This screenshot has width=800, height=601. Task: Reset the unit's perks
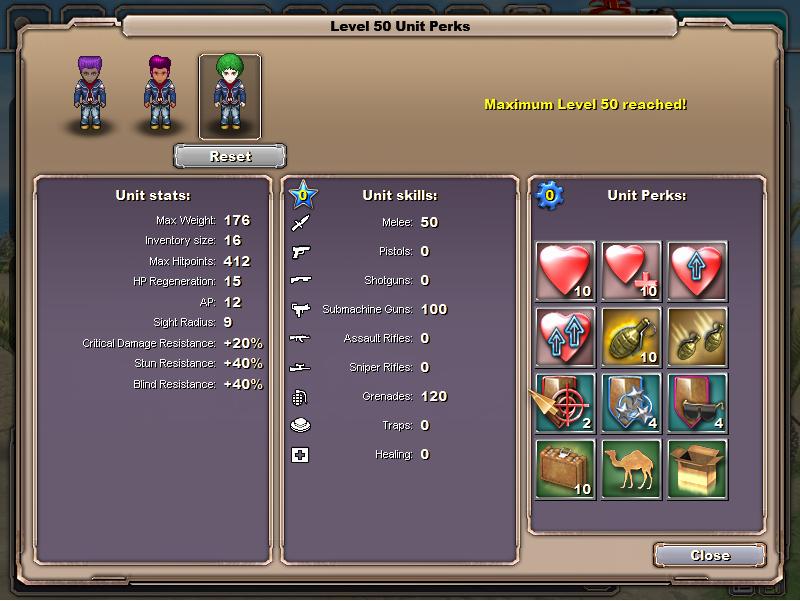pyautogui.click(x=230, y=156)
